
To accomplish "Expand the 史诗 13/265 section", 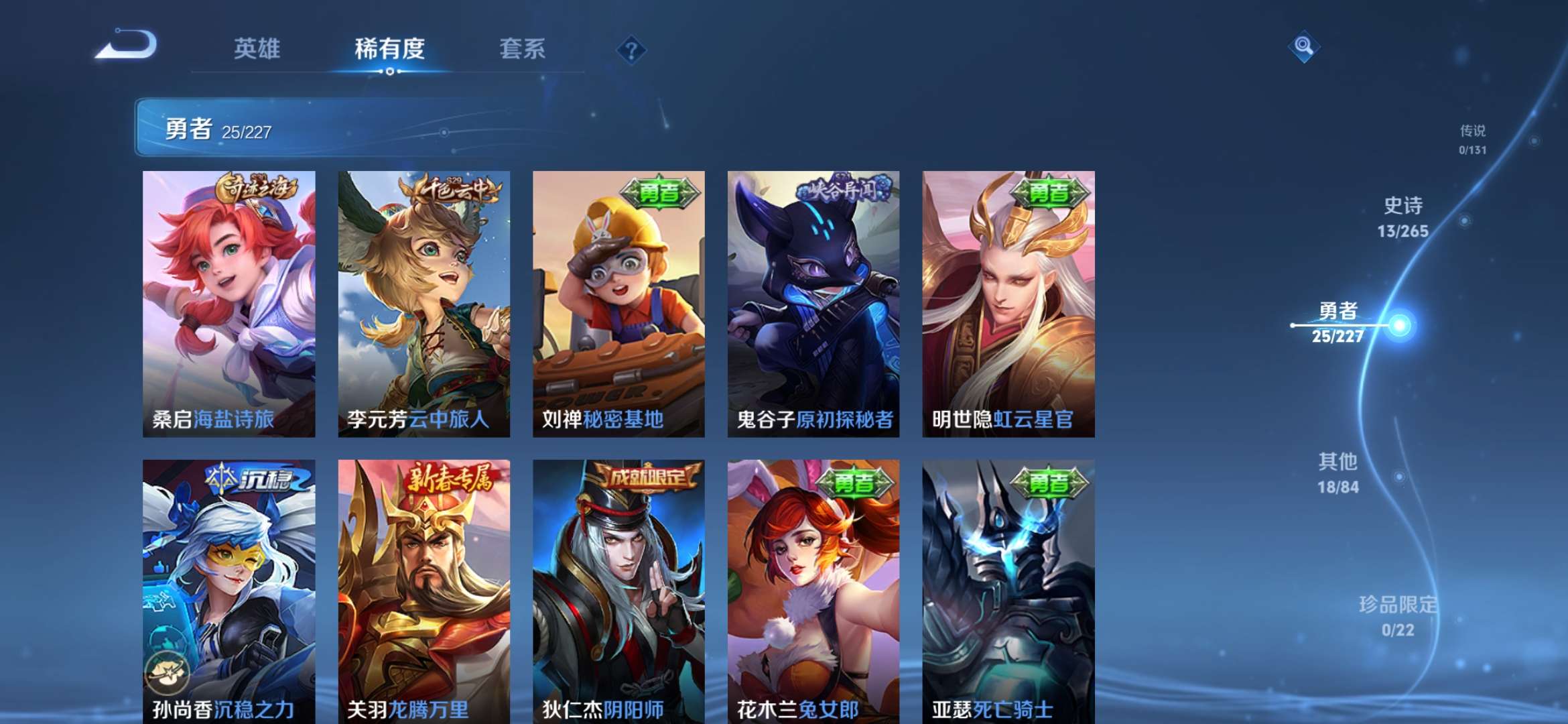I will click(x=1404, y=218).
